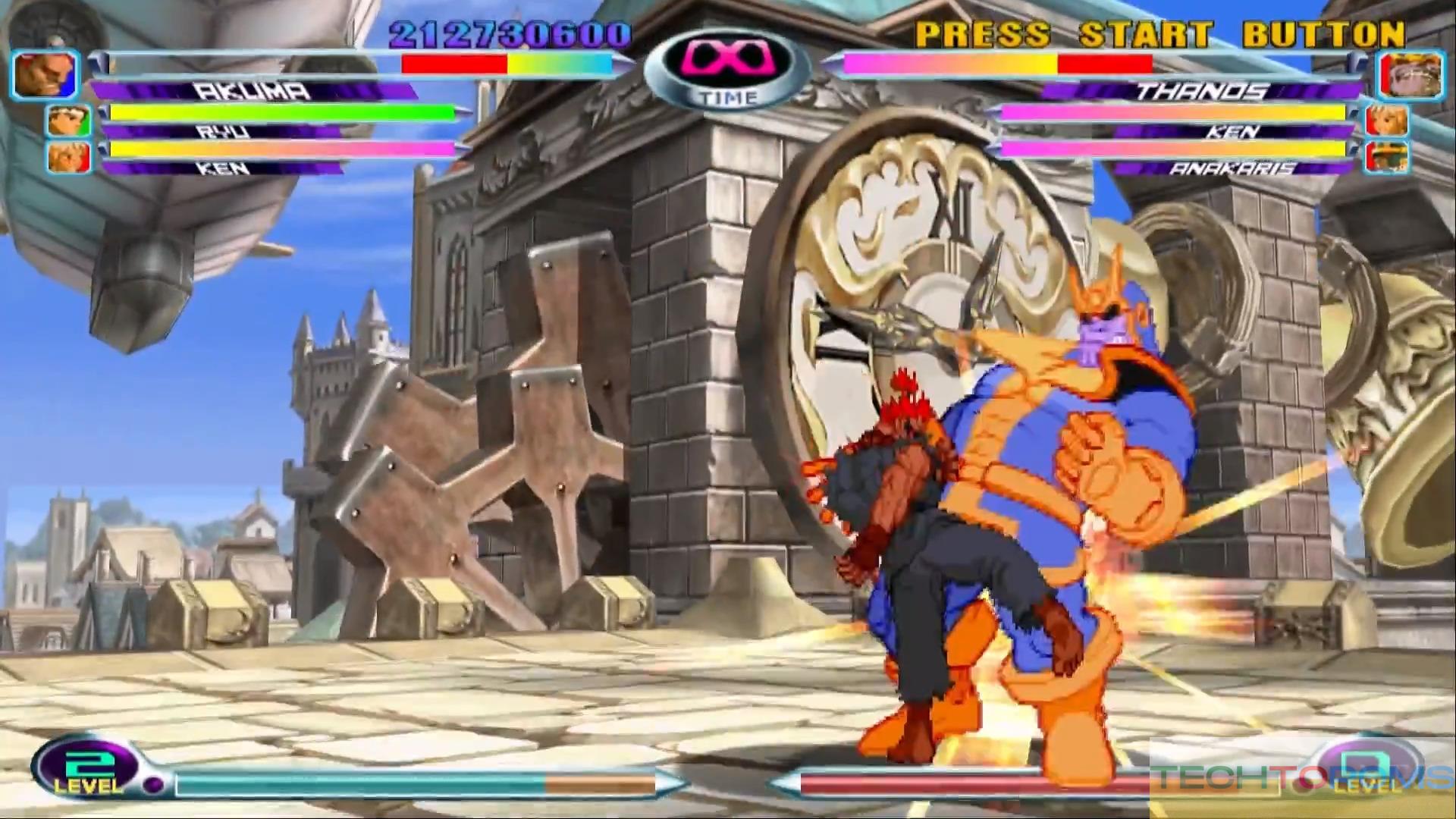Click Akuma's character portrait
The image size is (1456, 819).
point(45,74)
